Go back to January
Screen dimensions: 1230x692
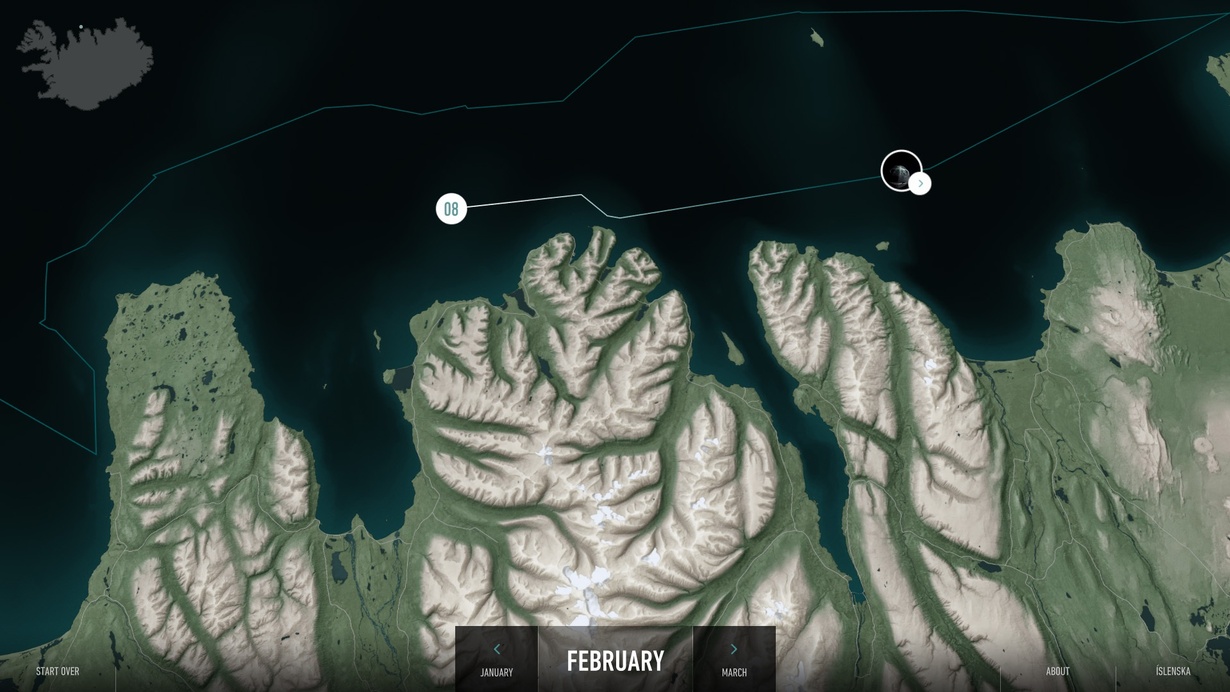click(x=496, y=660)
